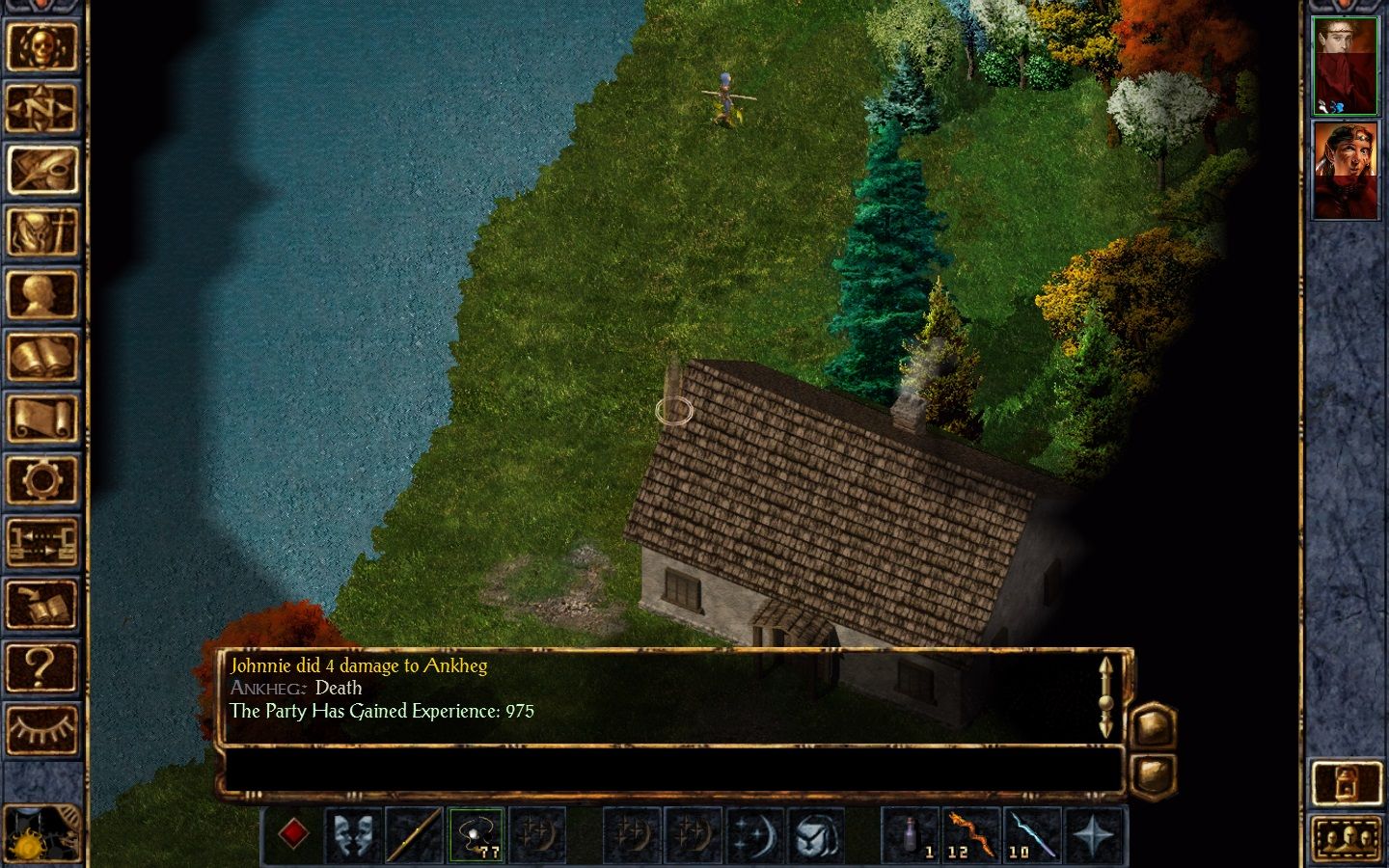Viewport: 1389px width, 868px height.
Task: Open the mage spellbook icon
Action: (x=41, y=357)
